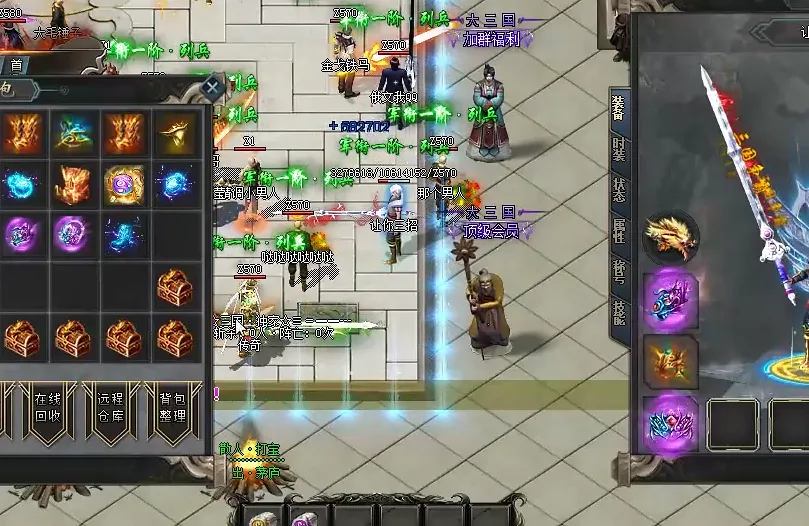Close the backpack panel
Screen dimensions: 809x526
[212, 88]
